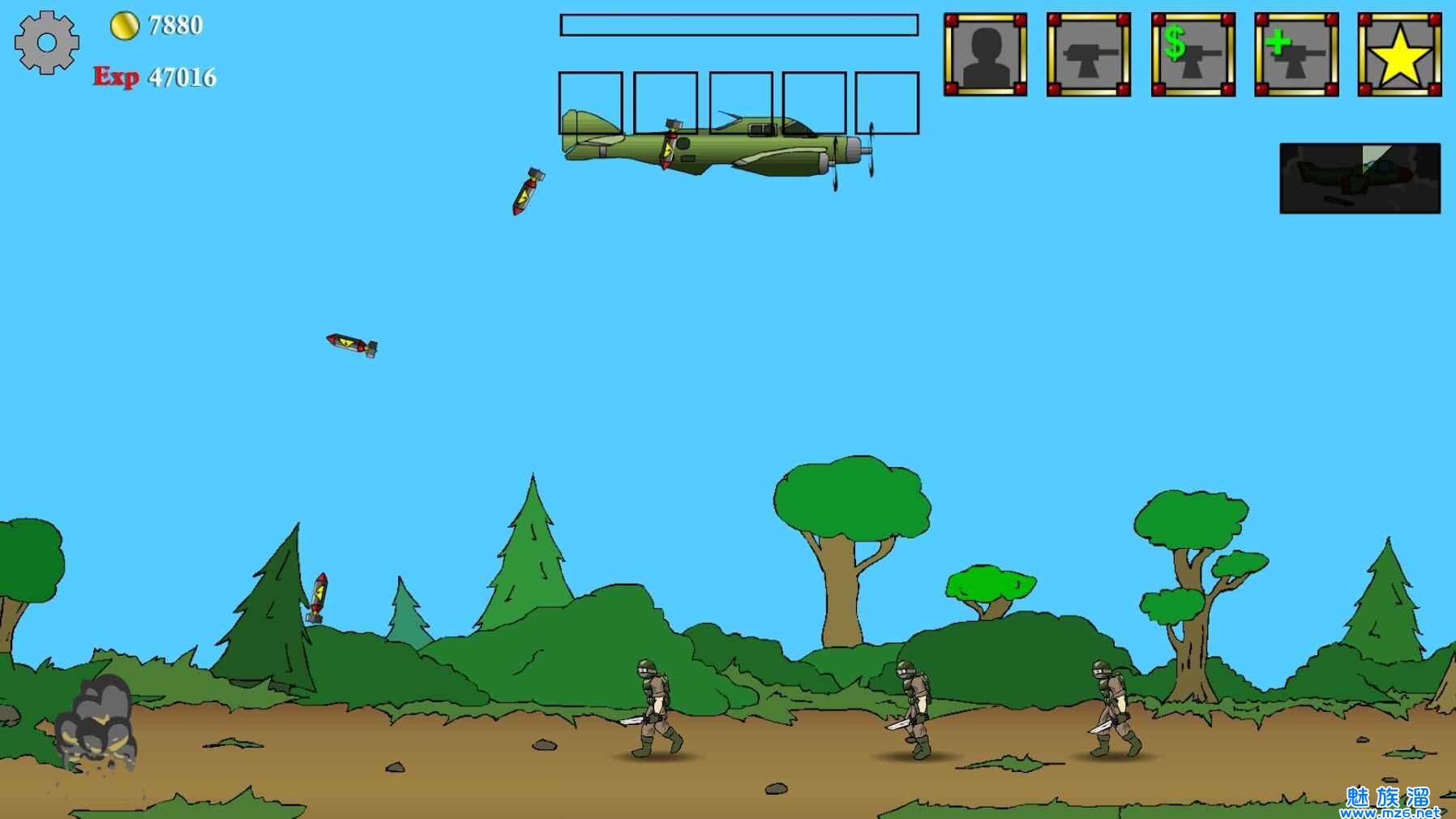Open the settings gear menu
The width and height of the screenshot is (1456, 819).
tap(46, 43)
